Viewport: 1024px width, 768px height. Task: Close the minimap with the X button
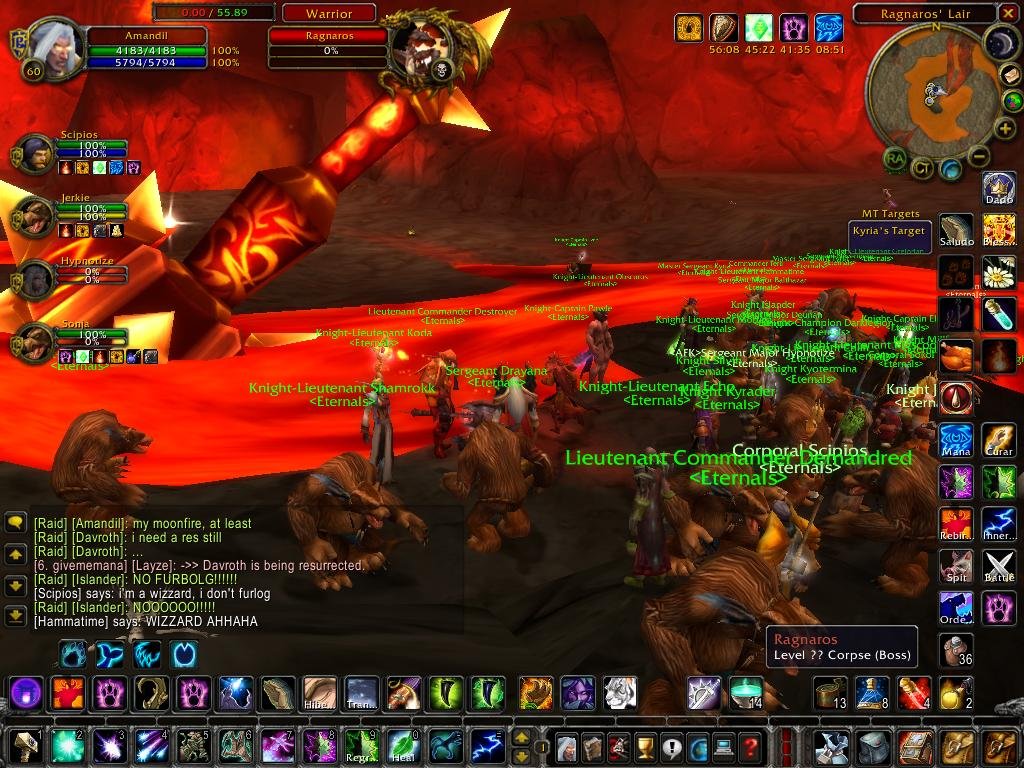click(x=1010, y=13)
